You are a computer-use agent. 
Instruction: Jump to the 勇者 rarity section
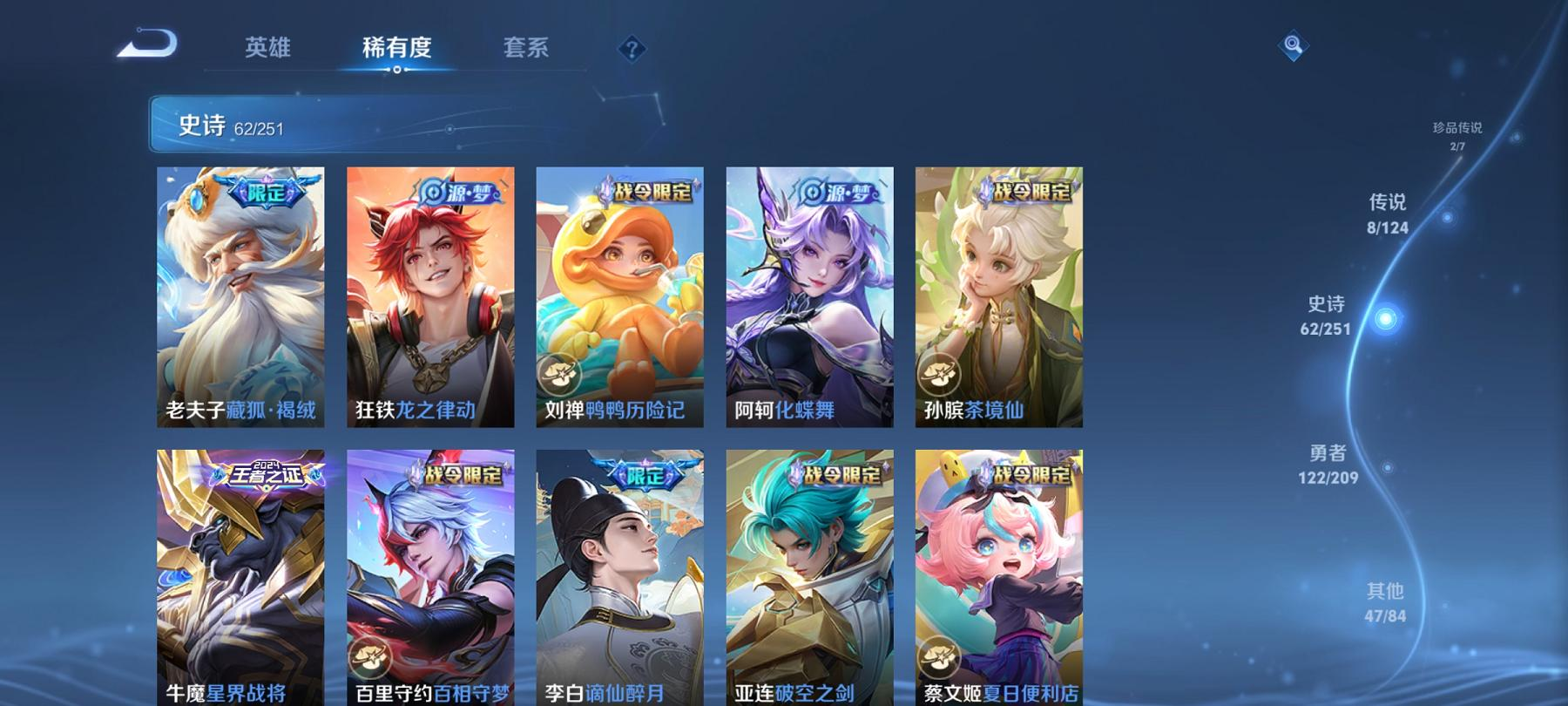tap(1328, 464)
